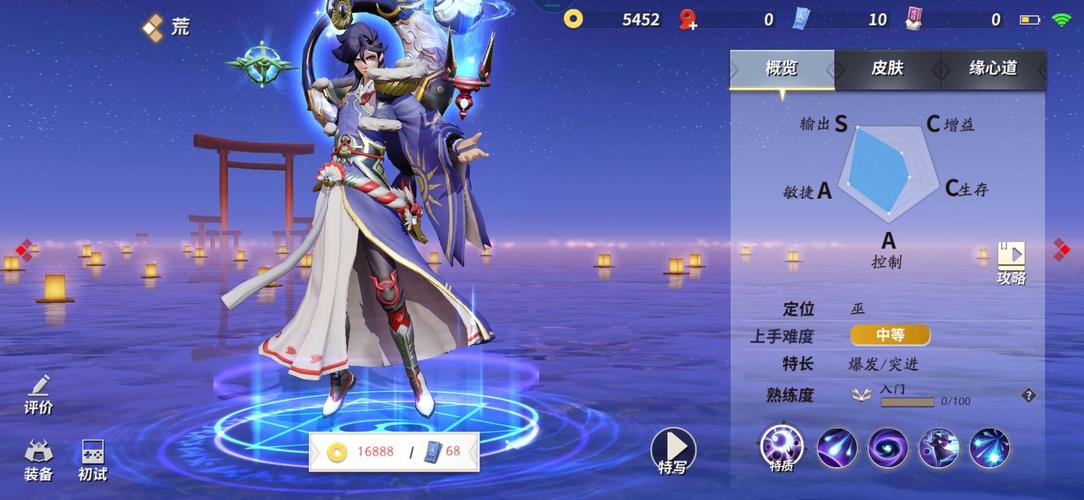View the dashing figure skill icon
The image size is (1084, 500).
[x=939, y=447]
